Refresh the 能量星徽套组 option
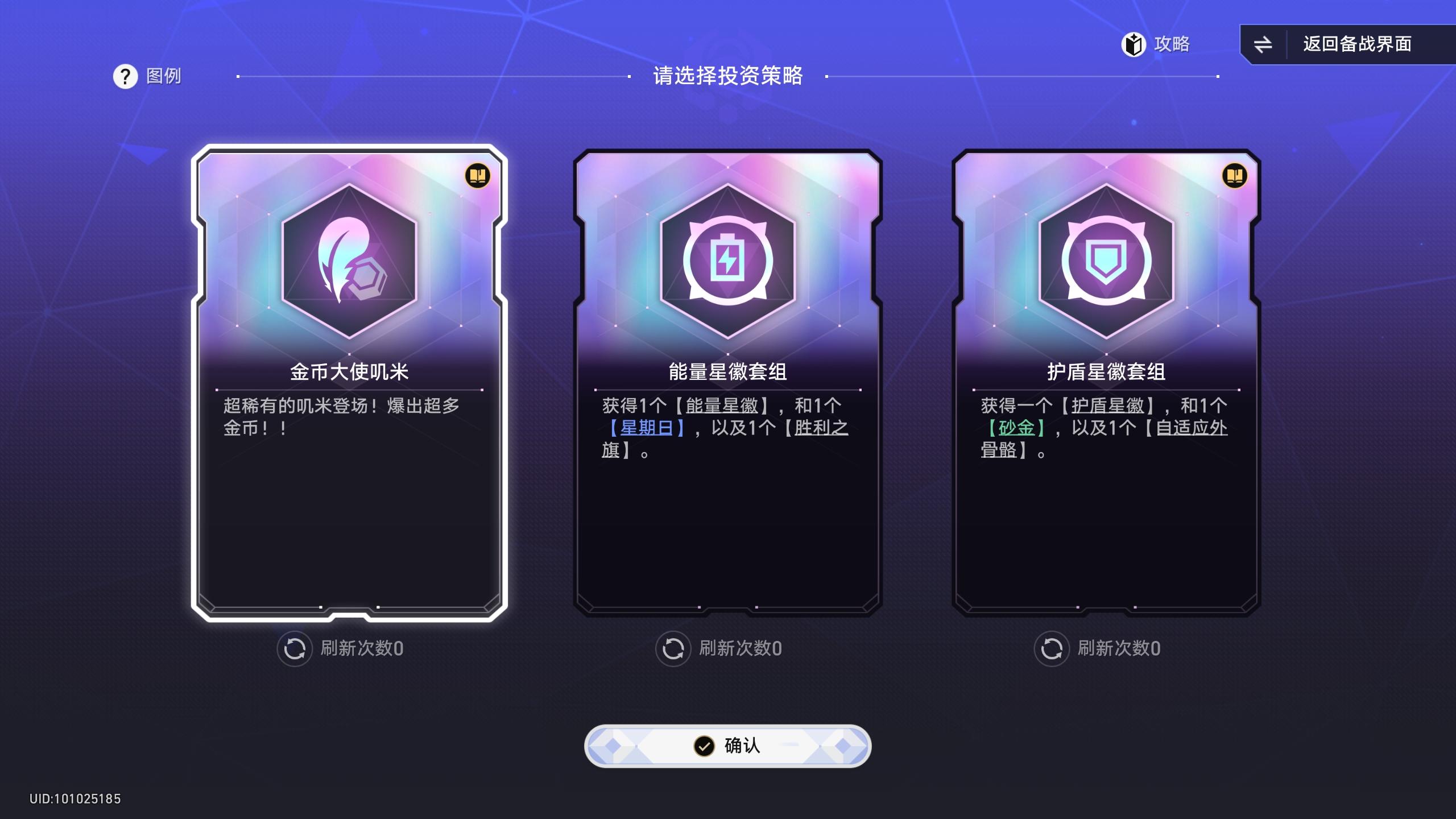 pyautogui.click(x=673, y=649)
